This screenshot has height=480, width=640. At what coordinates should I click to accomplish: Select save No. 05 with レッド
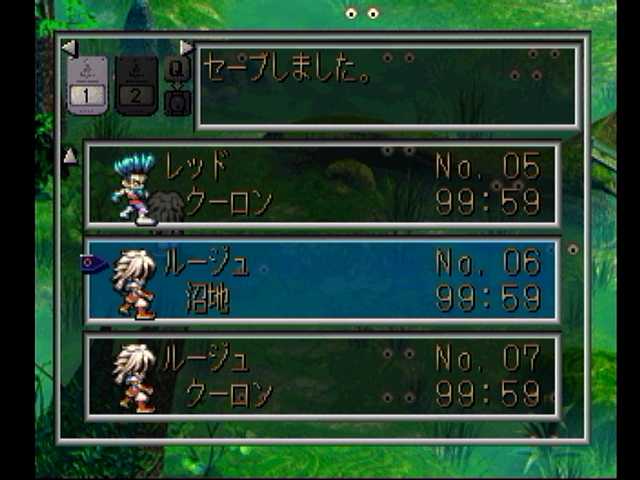pos(322,184)
